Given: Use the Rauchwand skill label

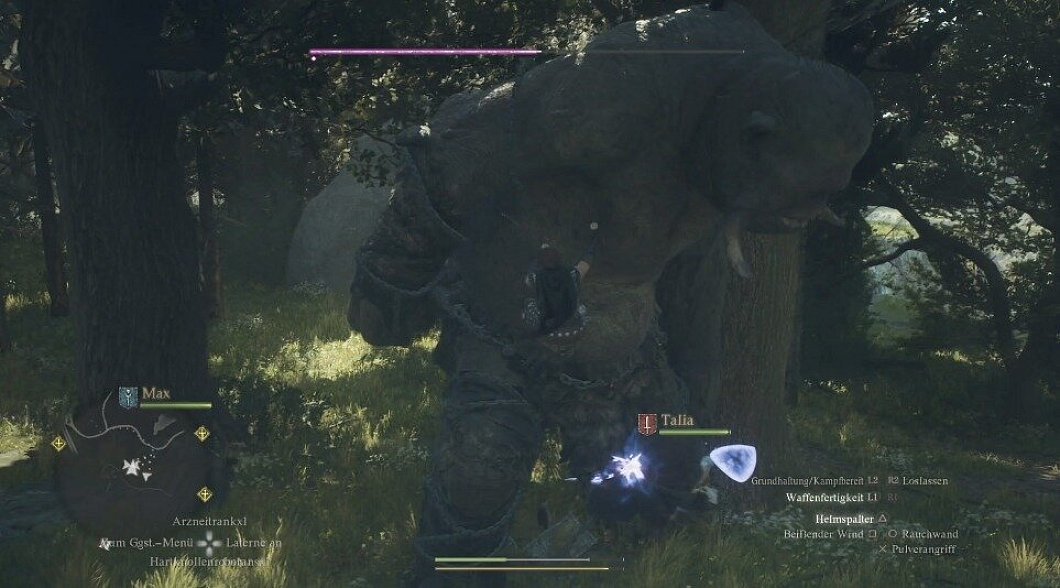Looking at the screenshot, I should [929, 535].
